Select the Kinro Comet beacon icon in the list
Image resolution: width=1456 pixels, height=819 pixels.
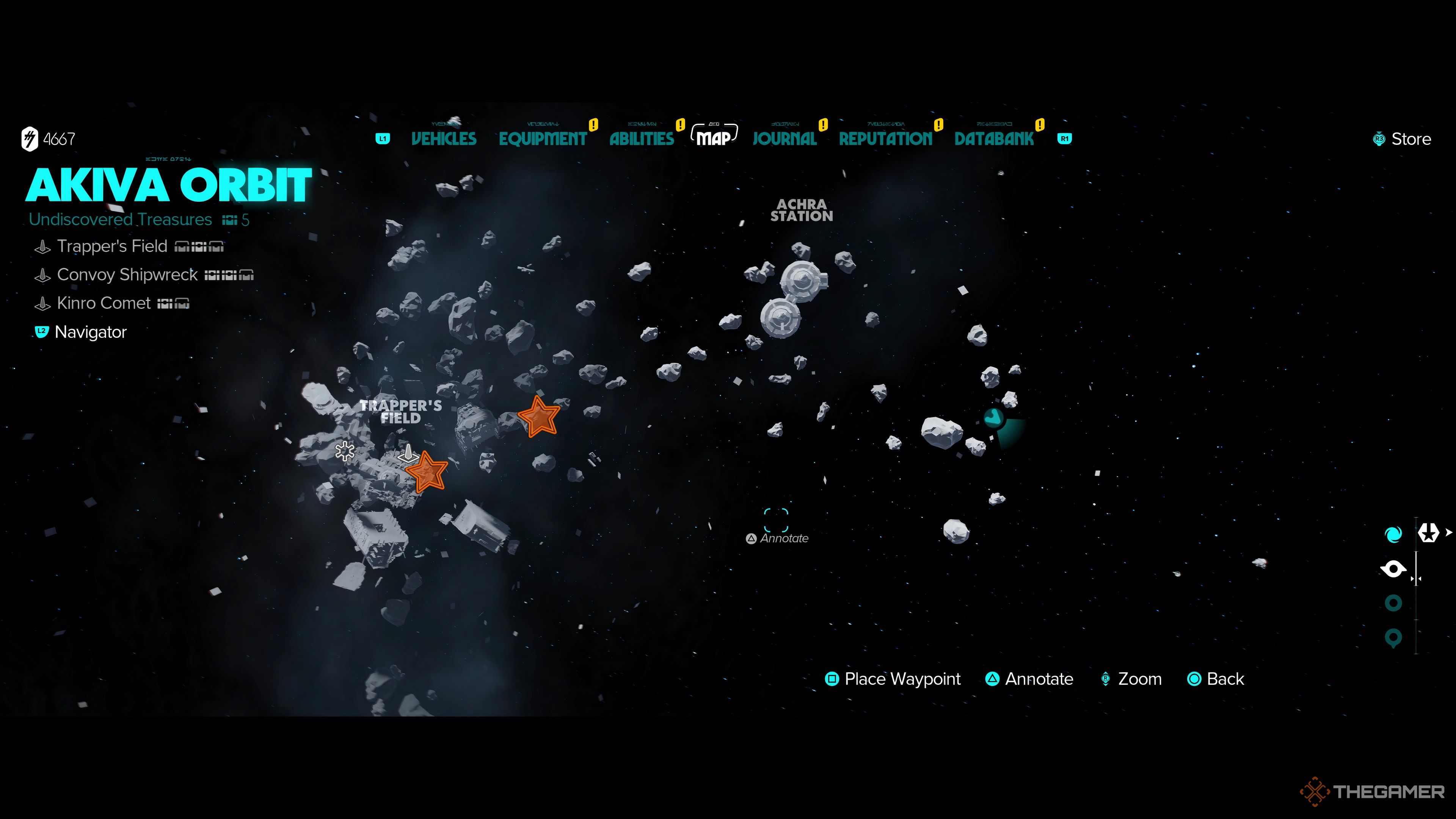pyautogui.click(x=42, y=303)
